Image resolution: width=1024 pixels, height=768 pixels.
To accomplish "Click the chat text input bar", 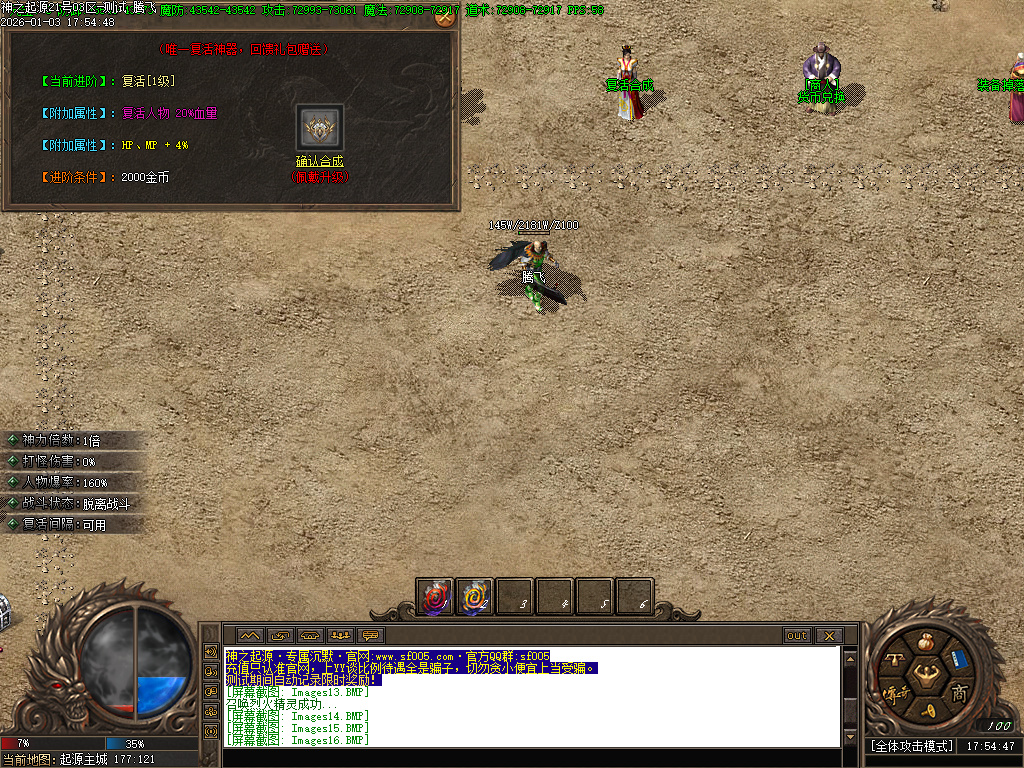I will click(x=530, y=757).
